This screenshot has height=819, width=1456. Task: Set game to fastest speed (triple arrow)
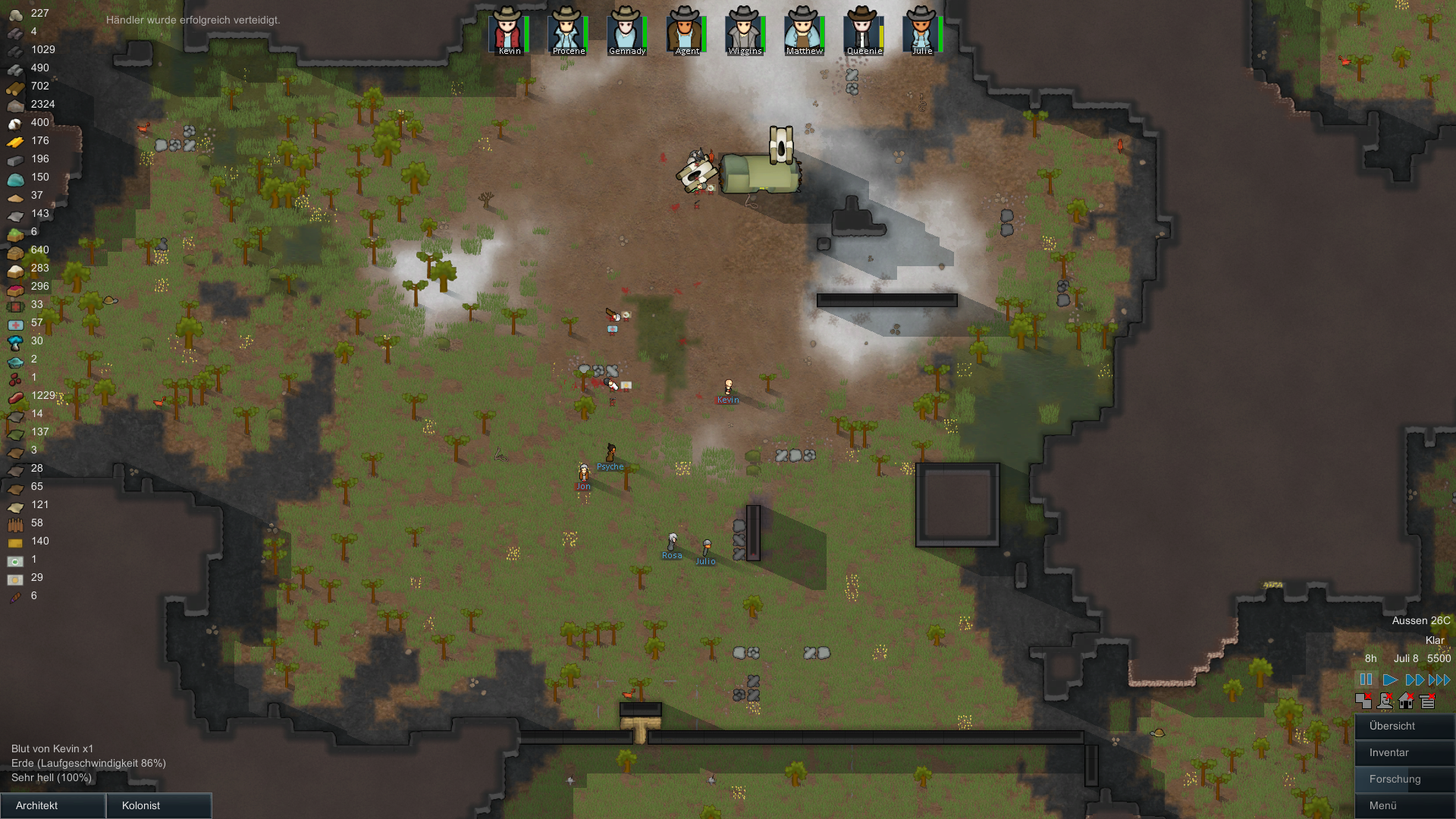point(1439,679)
